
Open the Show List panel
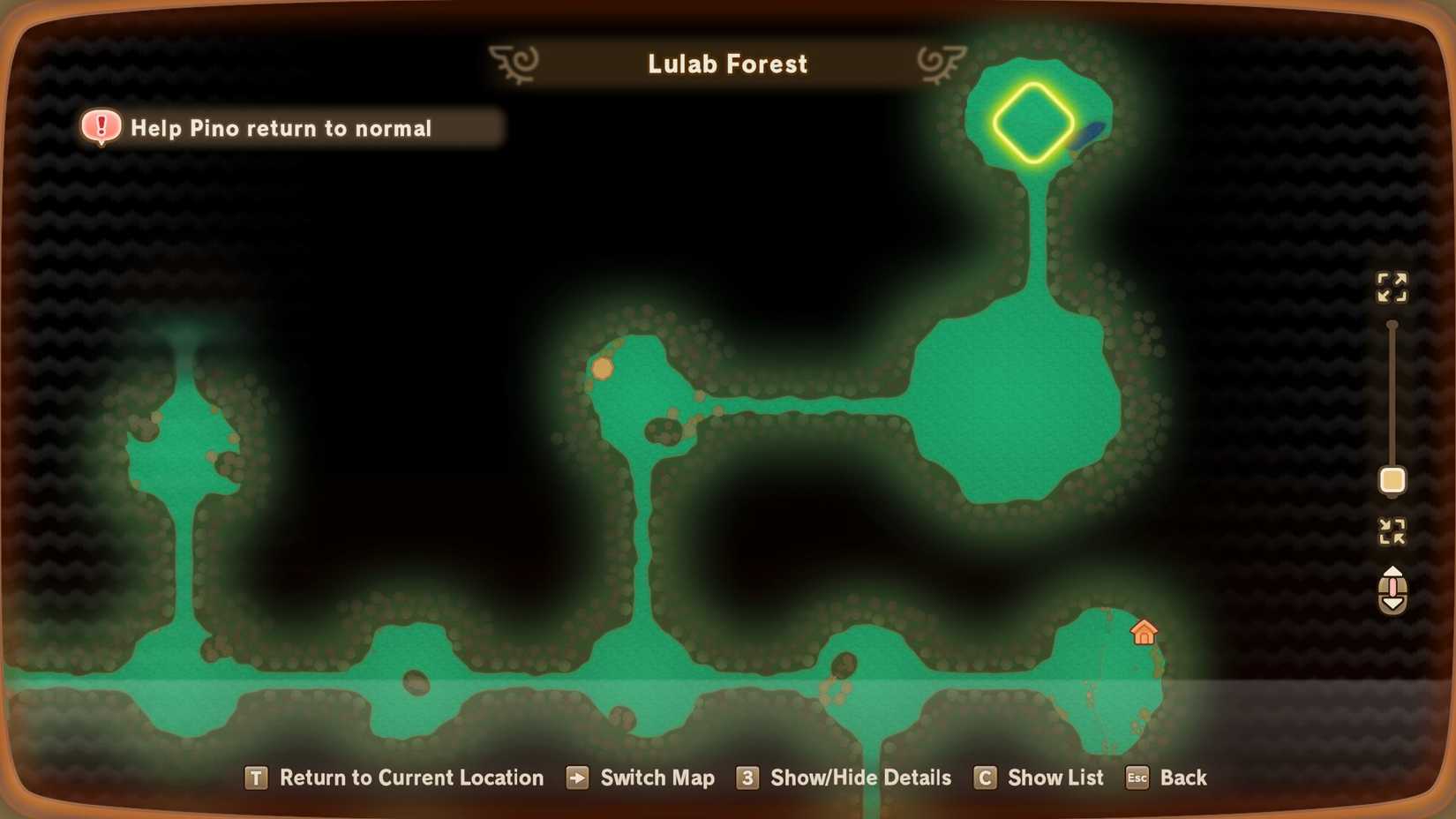click(1055, 778)
